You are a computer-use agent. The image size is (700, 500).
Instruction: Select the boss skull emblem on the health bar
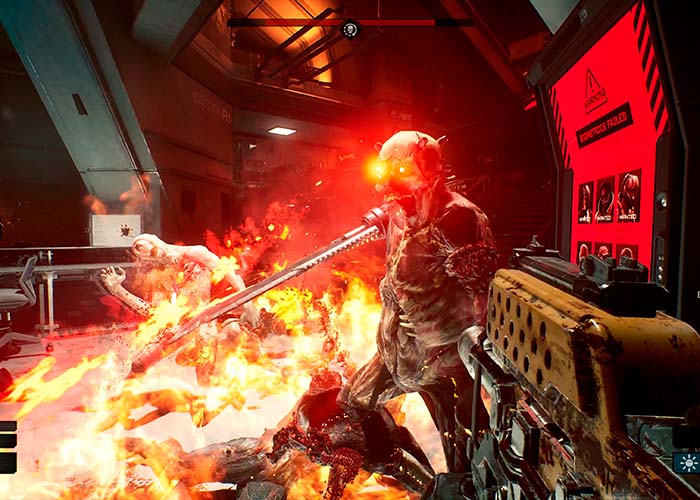pos(349,28)
